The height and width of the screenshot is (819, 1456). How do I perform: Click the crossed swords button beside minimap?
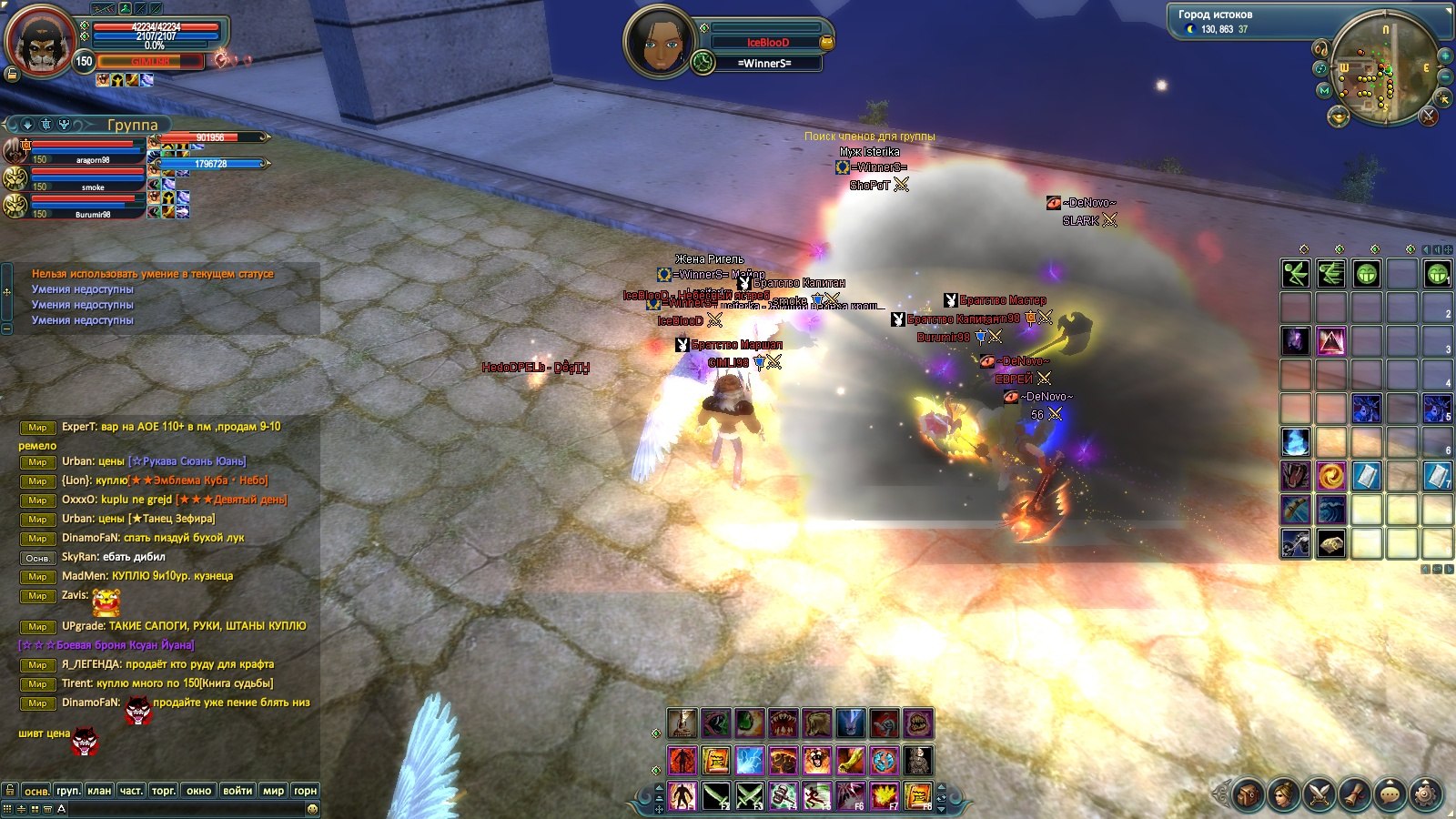pyautogui.click(x=1429, y=116)
